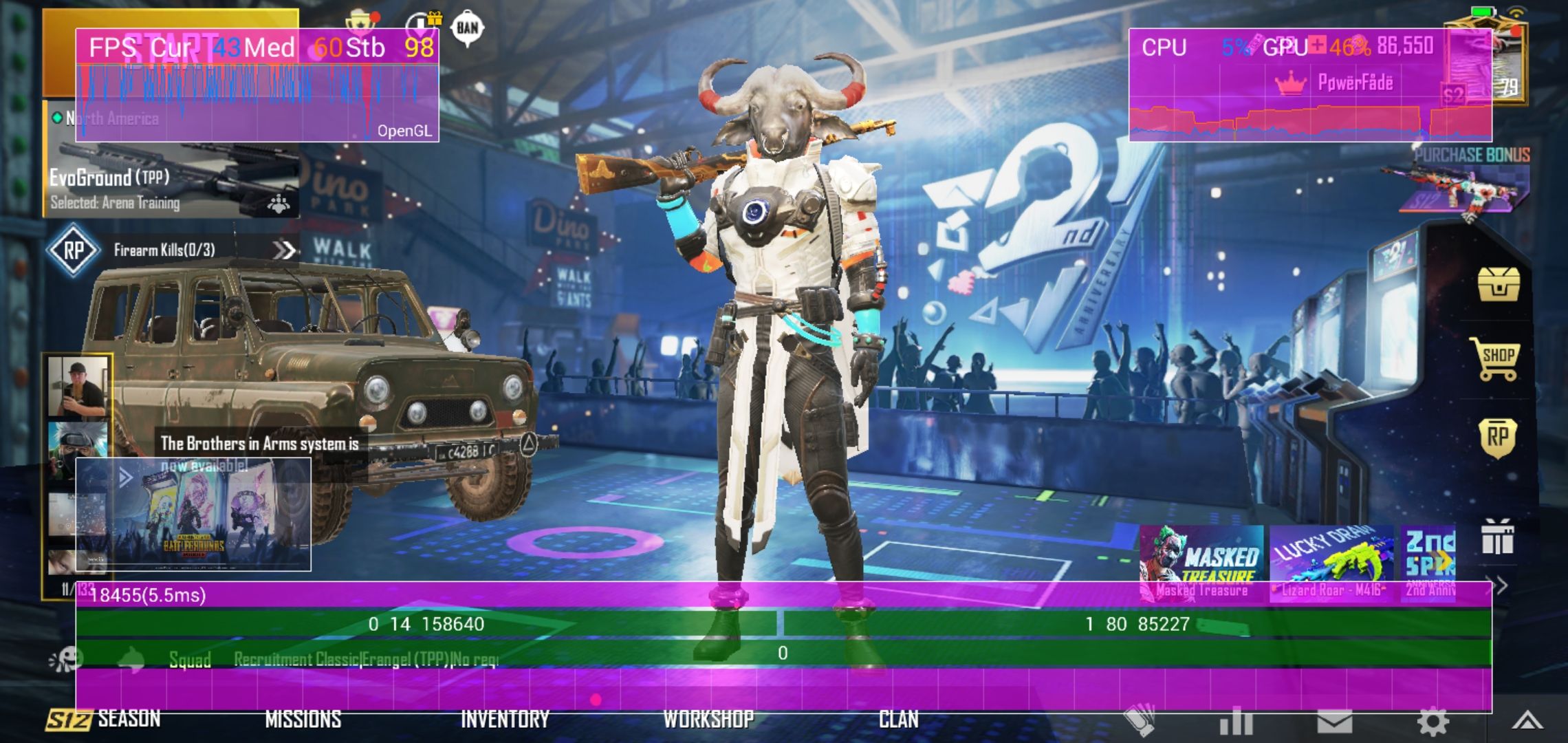Open the yellow treasure crate icon
1568x743 pixels.
[x=1498, y=283]
